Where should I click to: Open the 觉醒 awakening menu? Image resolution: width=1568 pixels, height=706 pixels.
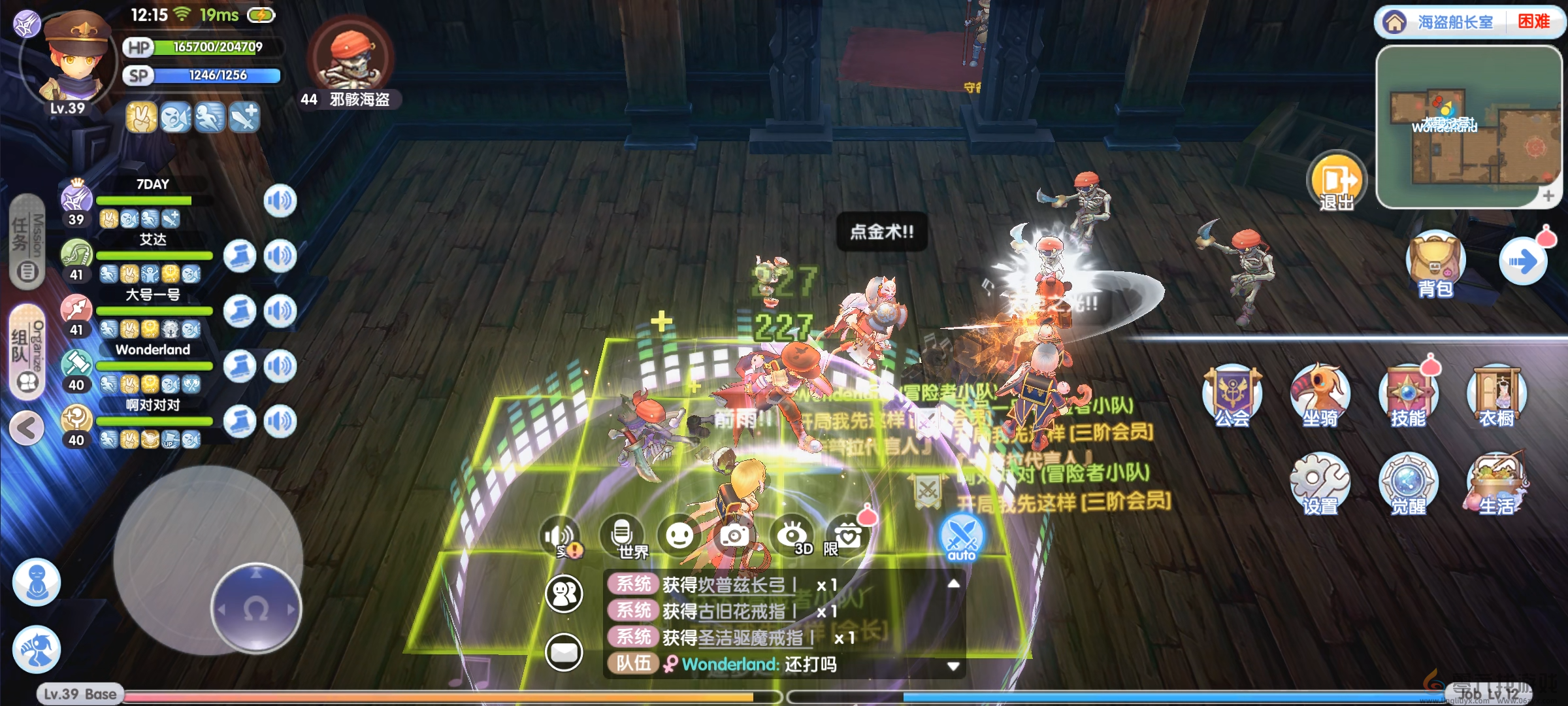pos(1408,484)
